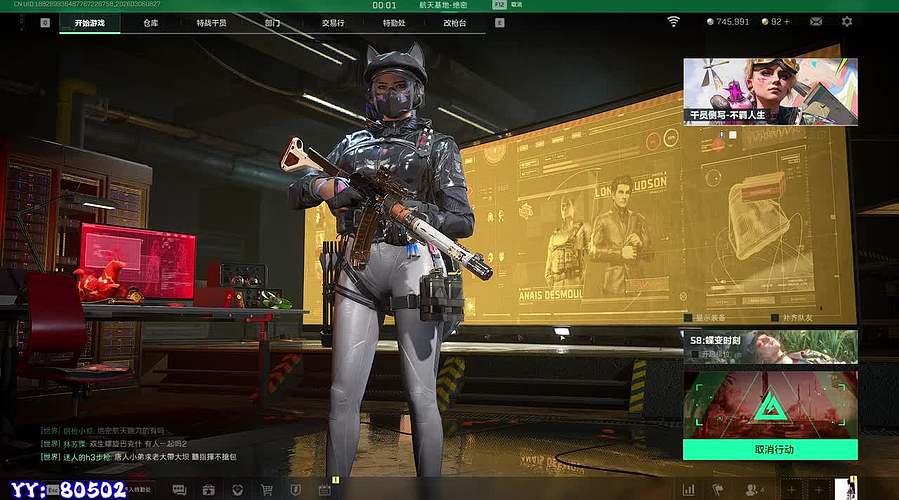Open the mail envelope icon

816,21
